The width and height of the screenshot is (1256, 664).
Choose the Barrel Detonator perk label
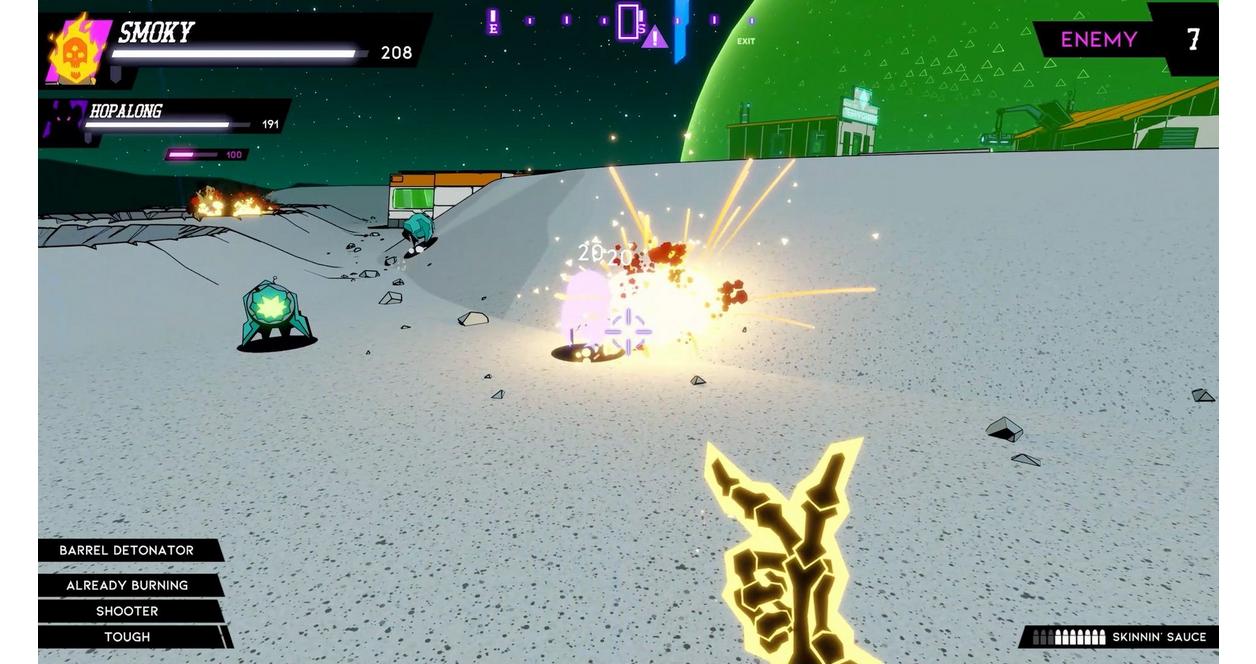coord(127,551)
